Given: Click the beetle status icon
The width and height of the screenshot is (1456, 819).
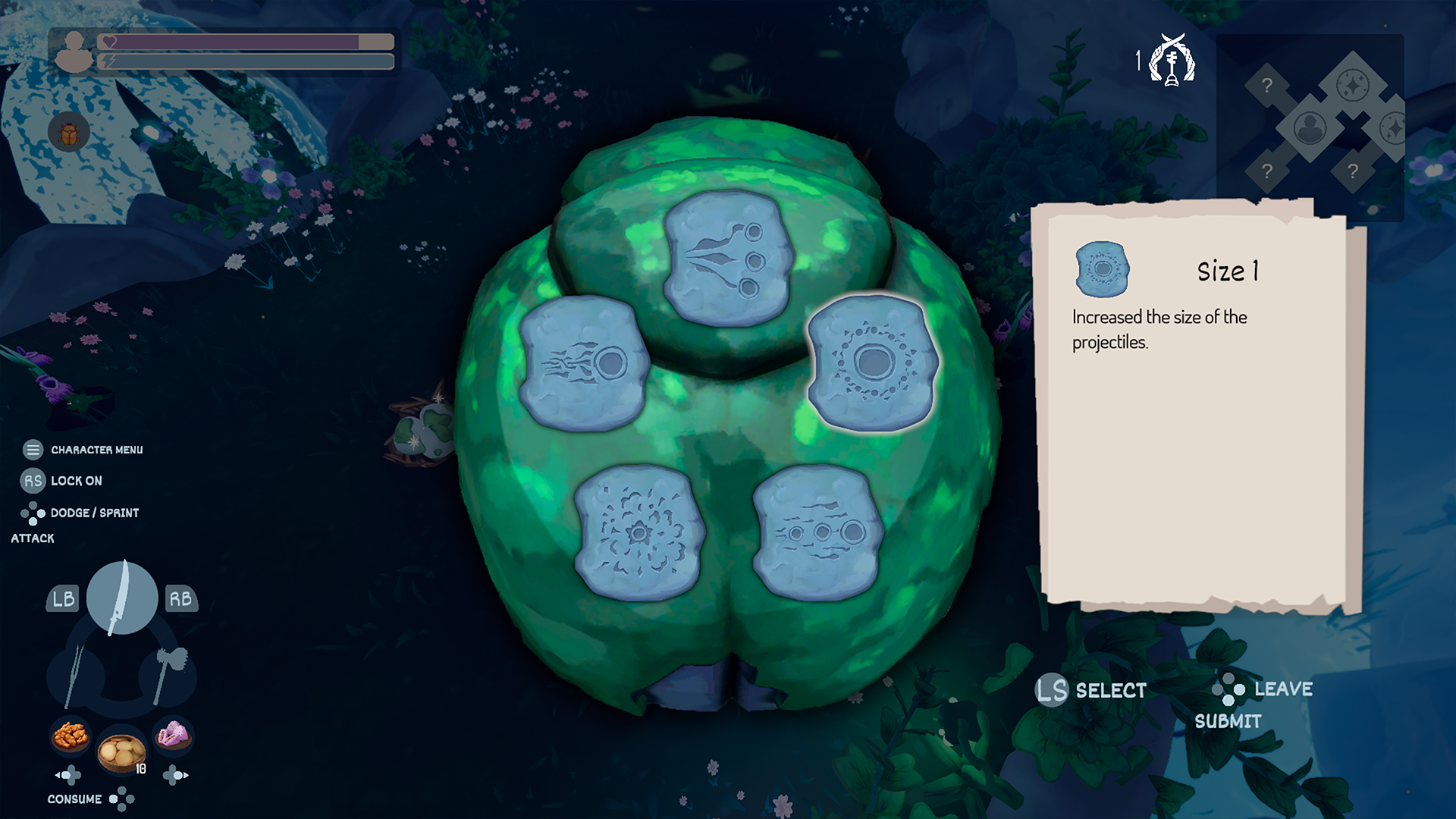Looking at the screenshot, I should pyautogui.click(x=69, y=132).
